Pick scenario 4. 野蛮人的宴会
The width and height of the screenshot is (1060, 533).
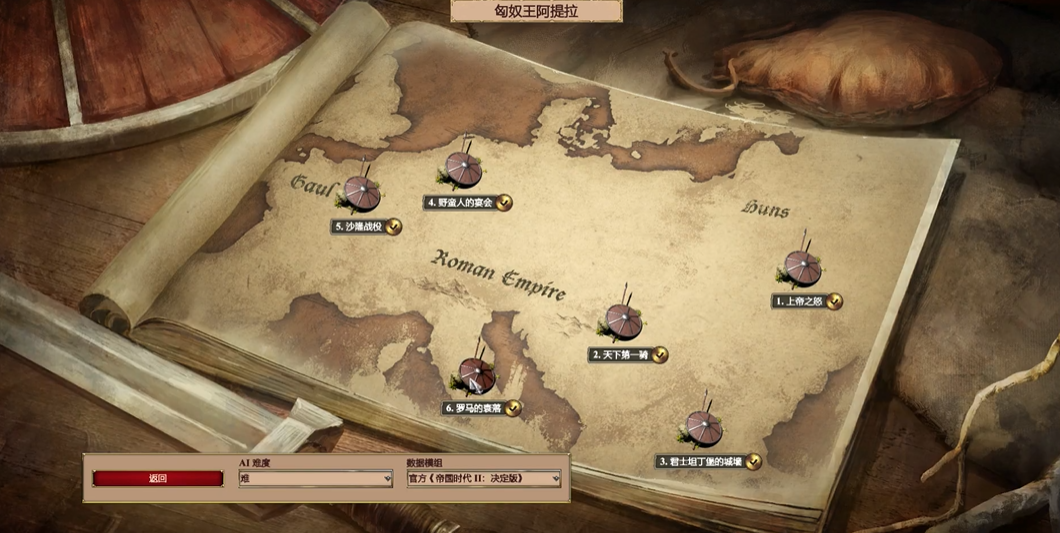(463, 171)
